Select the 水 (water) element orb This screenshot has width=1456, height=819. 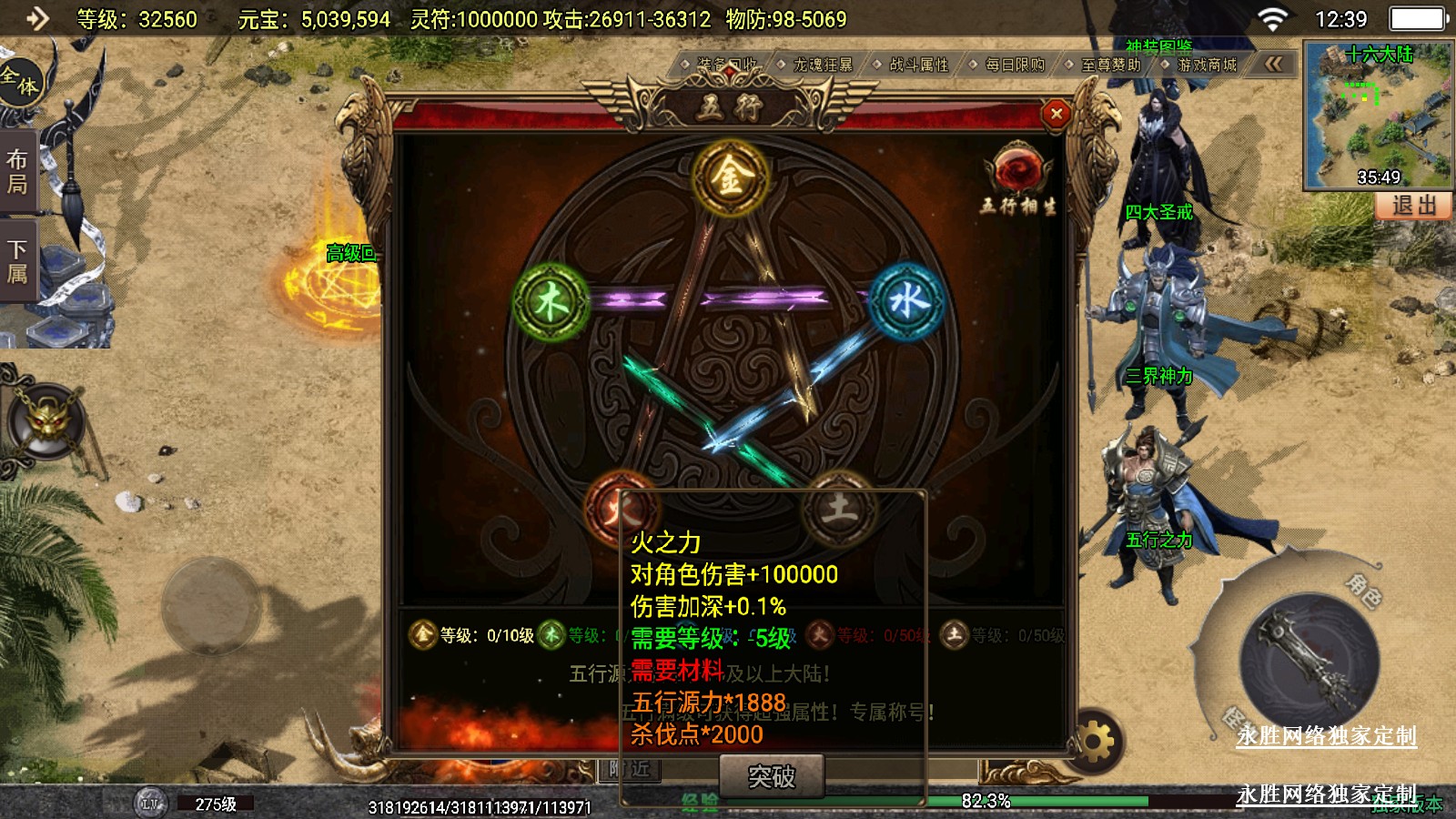coord(907,300)
